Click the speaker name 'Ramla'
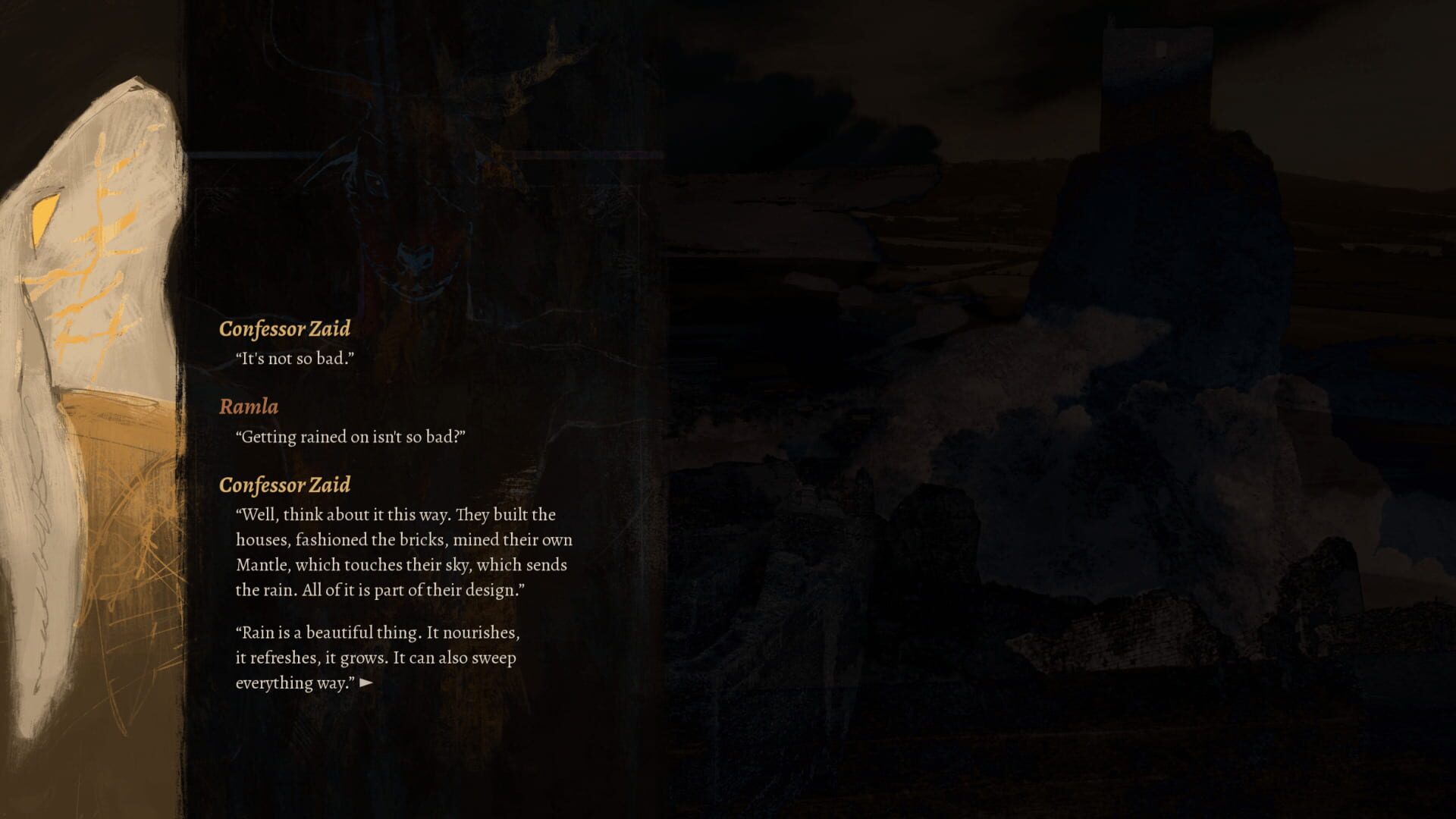Screen dimensions: 1456x819 pyautogui.click(x=249, y=406)
